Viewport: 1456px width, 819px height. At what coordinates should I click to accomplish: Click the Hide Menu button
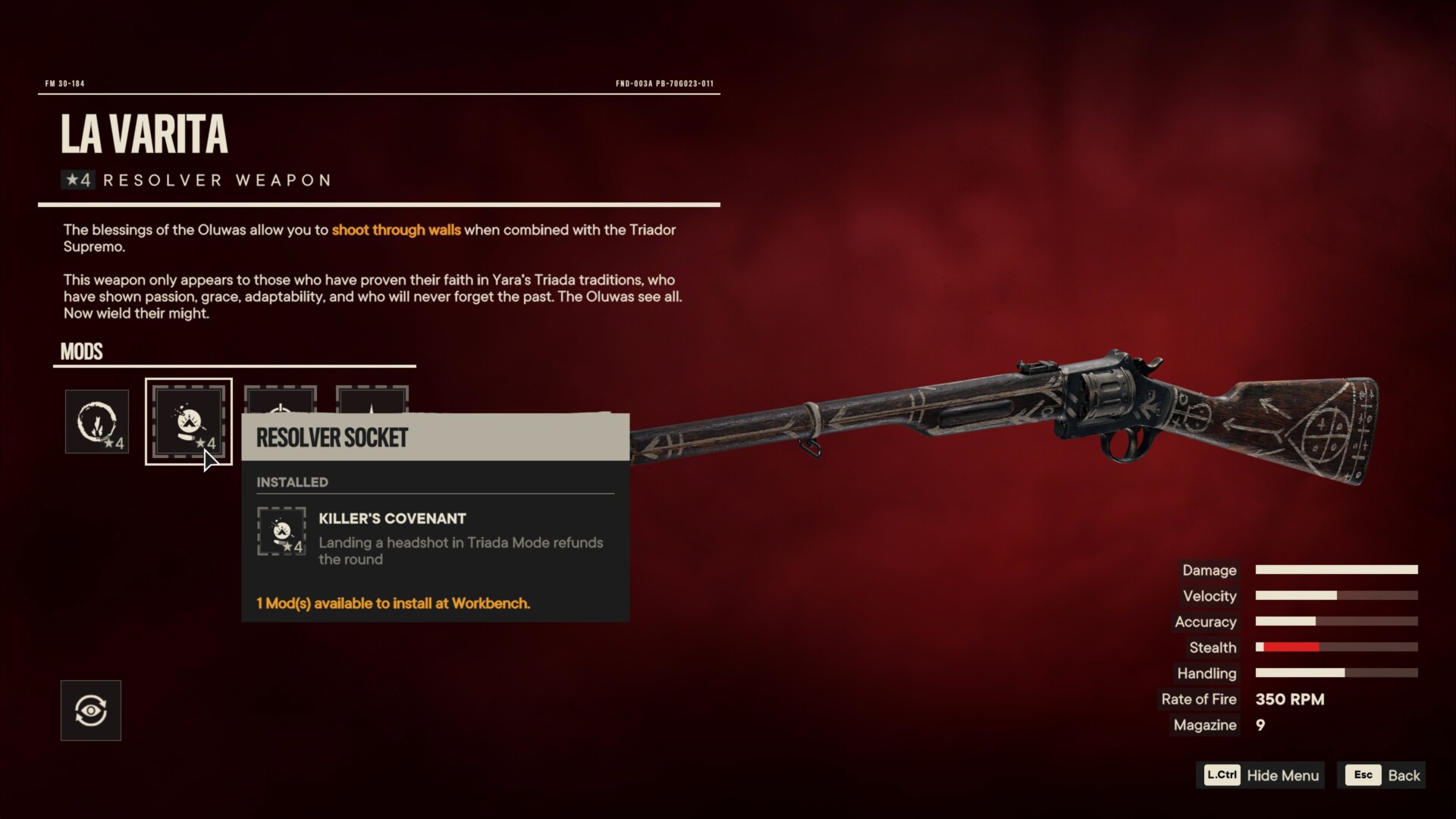[1261, 775]
